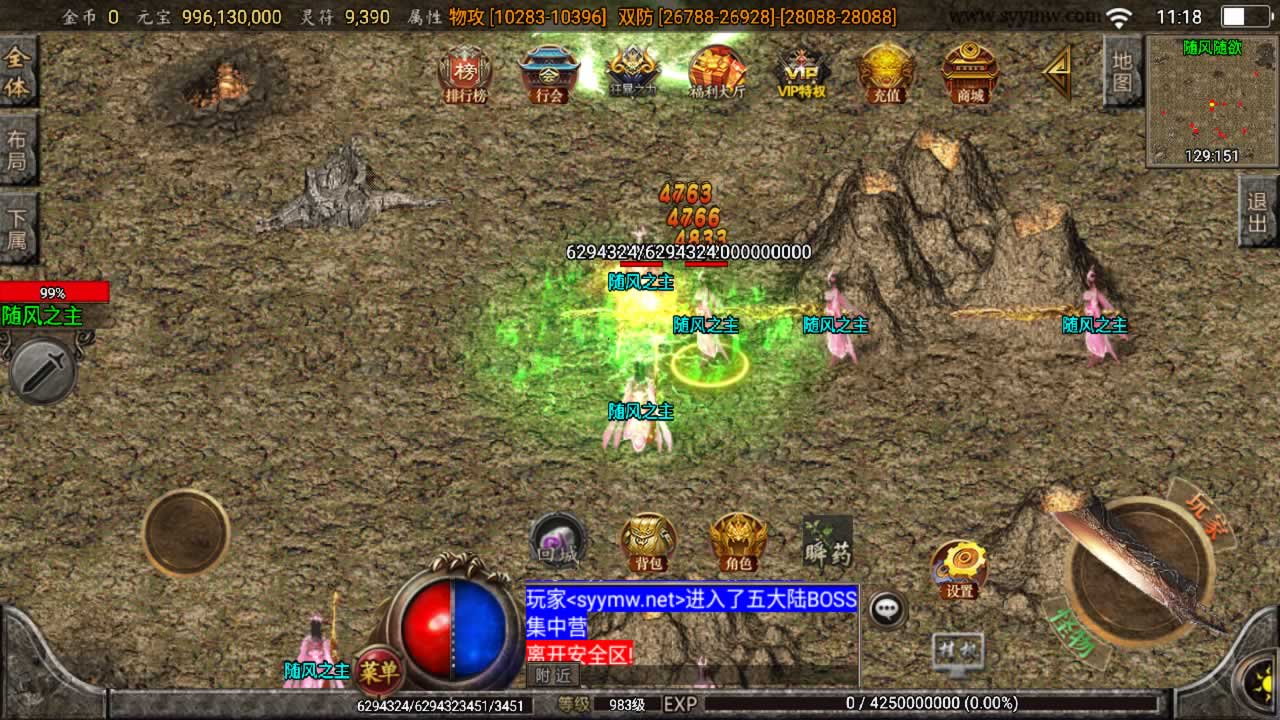Open the 充值 recharge icon
Image resolution: width=1280 pixels, height=720 pixels.
pos(886,75)
